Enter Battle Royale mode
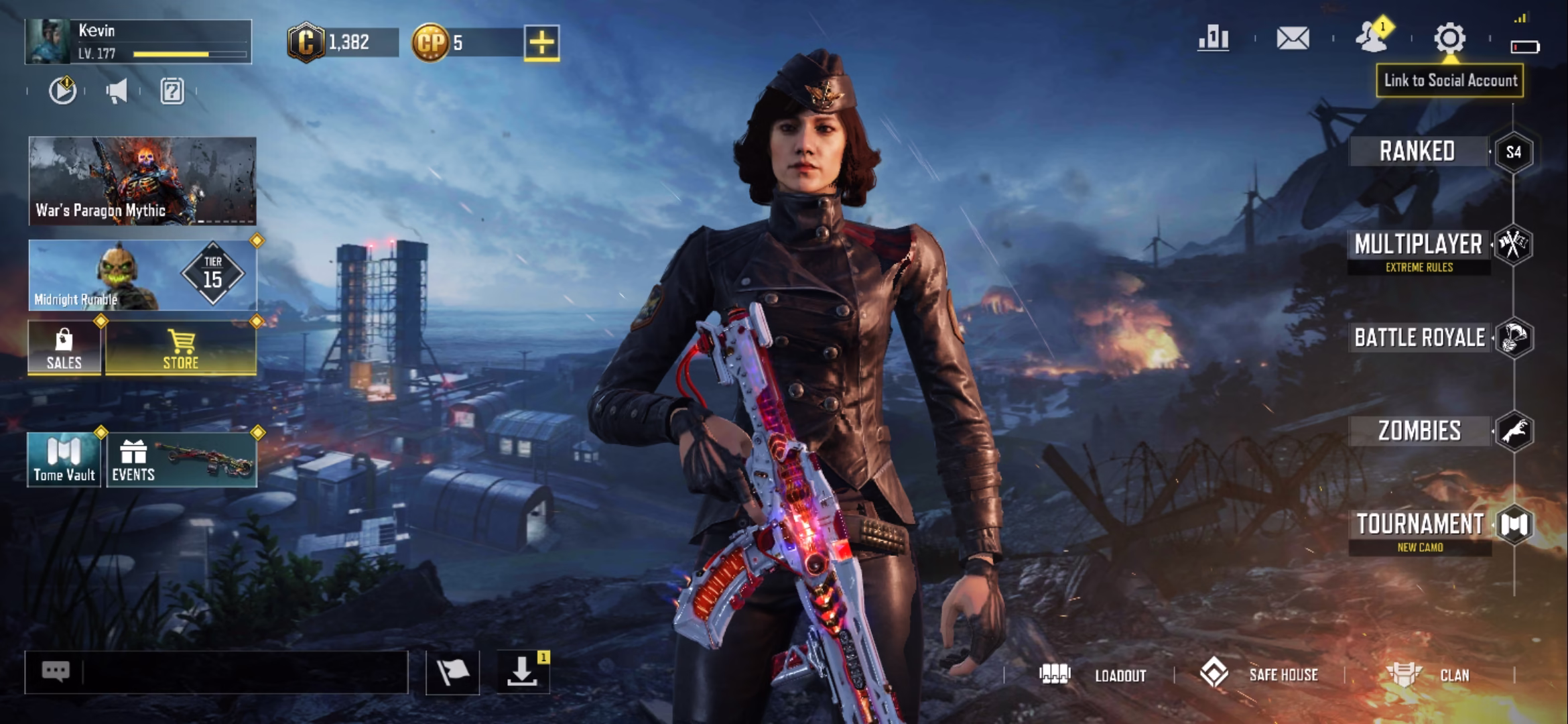Image resolution: width=1568 pixels, height=724 pixels. (x=1420, y=338)
